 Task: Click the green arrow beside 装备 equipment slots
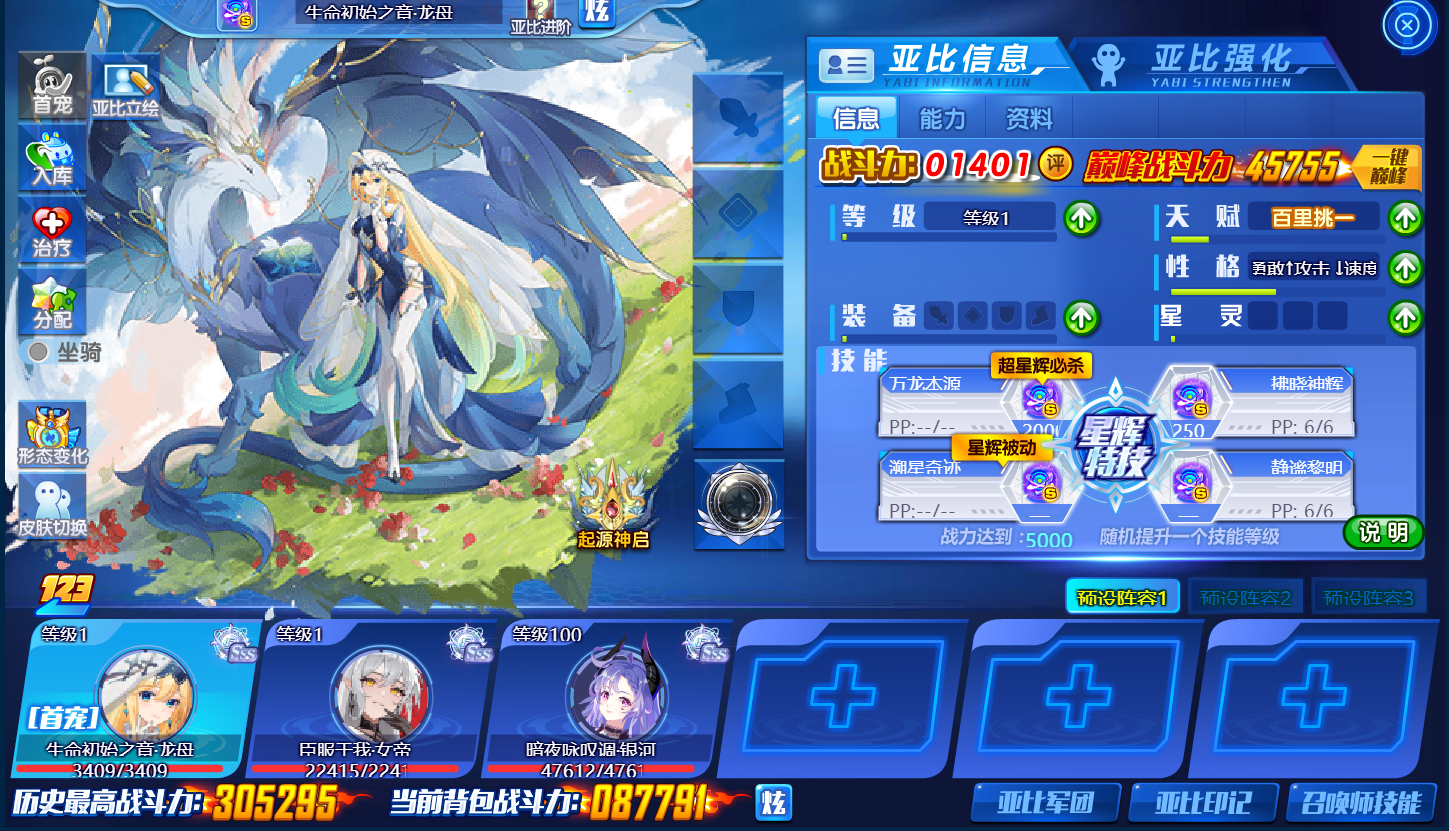(x=1081, y=320)
